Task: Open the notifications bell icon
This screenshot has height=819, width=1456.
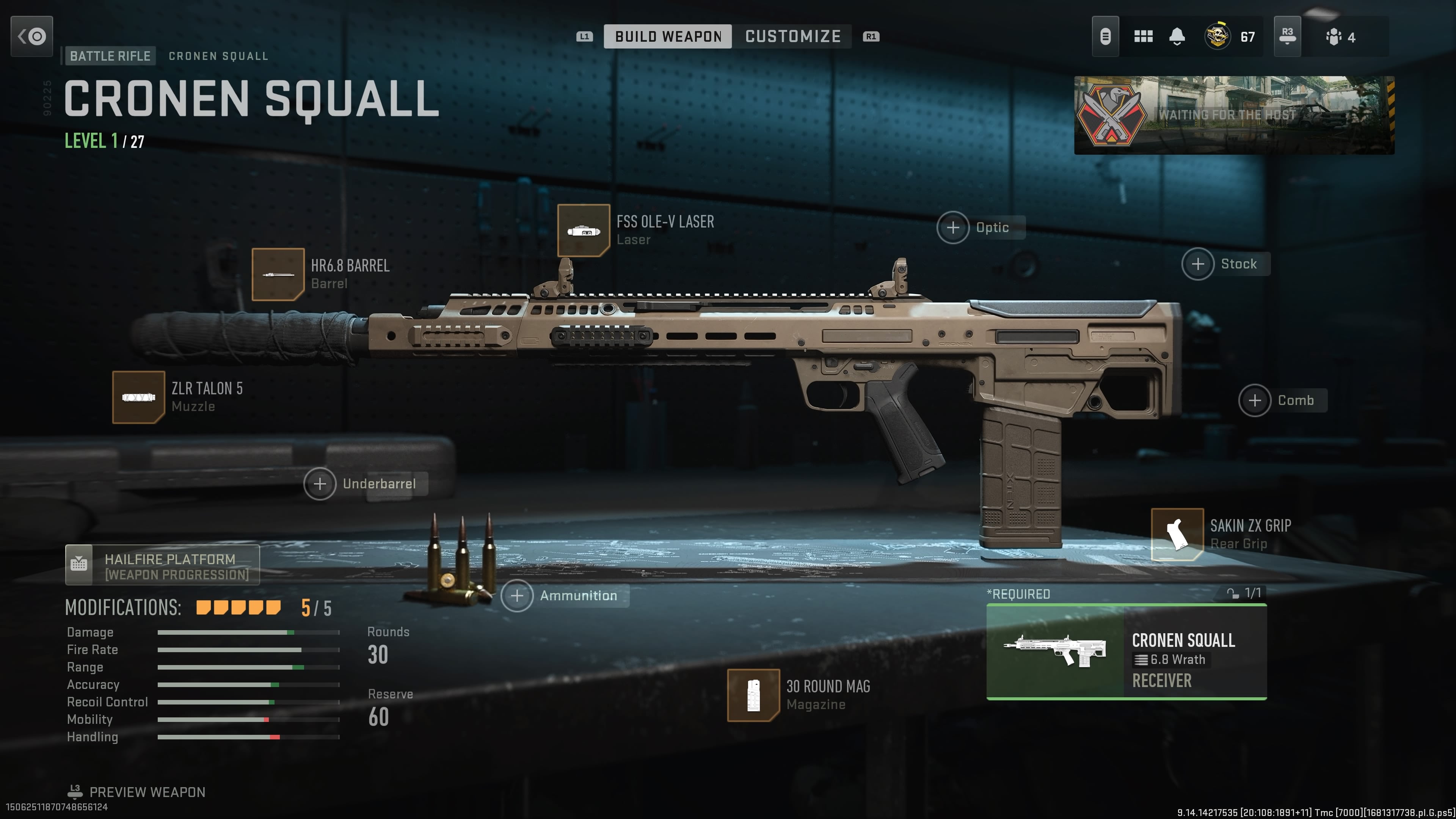Action: tap(1177, 36)
